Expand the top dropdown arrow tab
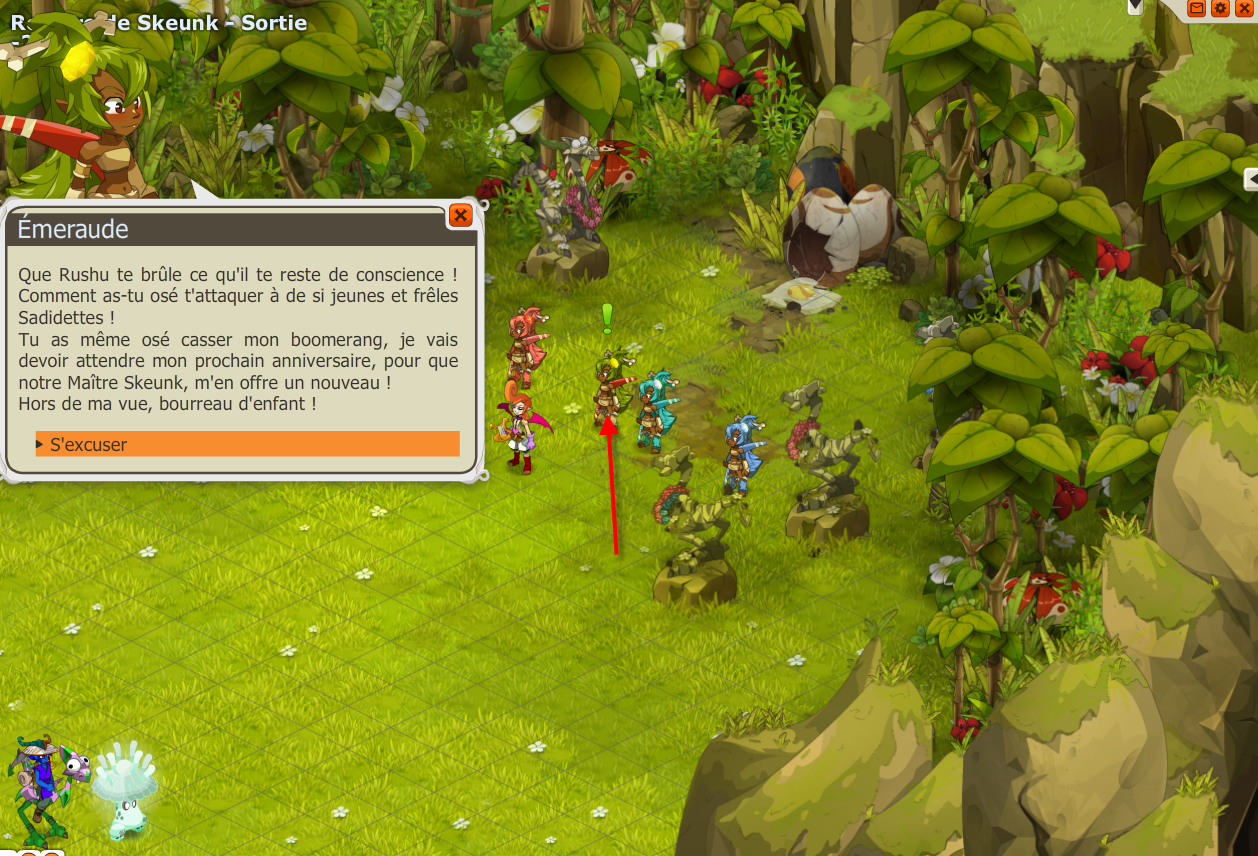This screenshot has height=856, width=1258. [1135, 6]
